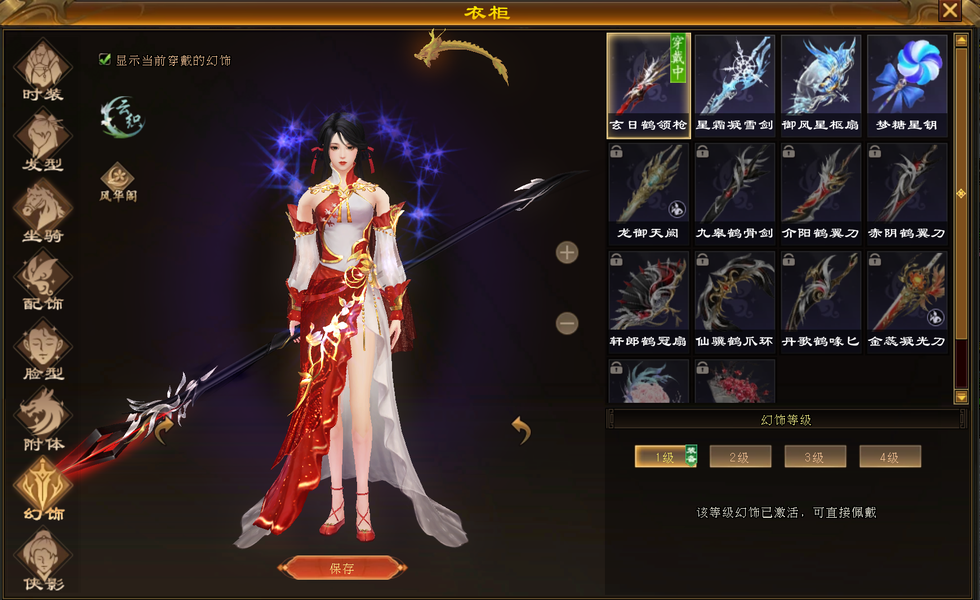Choose skin level 4级
This screenshot has width=980, height=600.
click(x=890, y=457)
